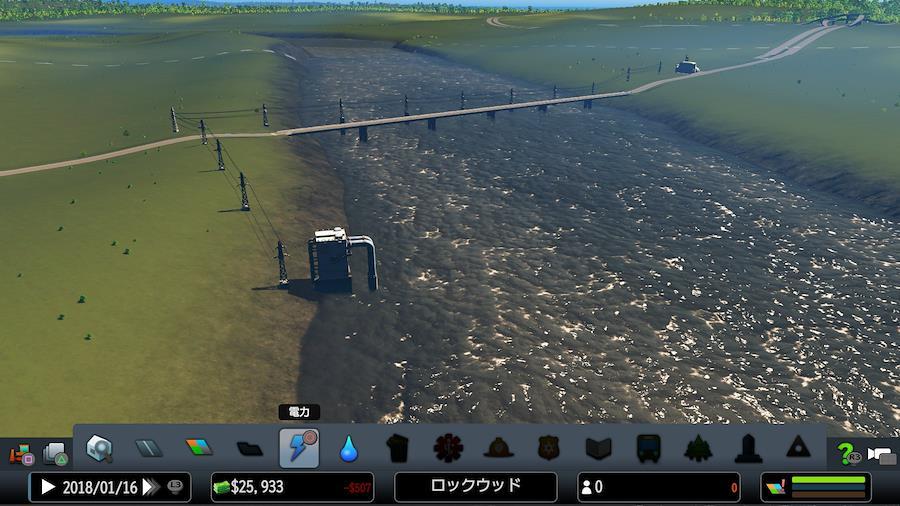Choose the education book category

pos(598,448)
